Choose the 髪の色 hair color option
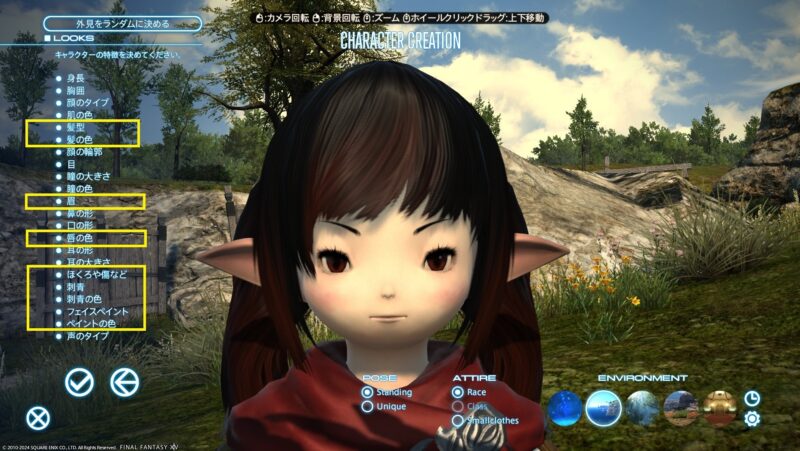Viewport: 800px width, 451px height. [x=79, y=139]
